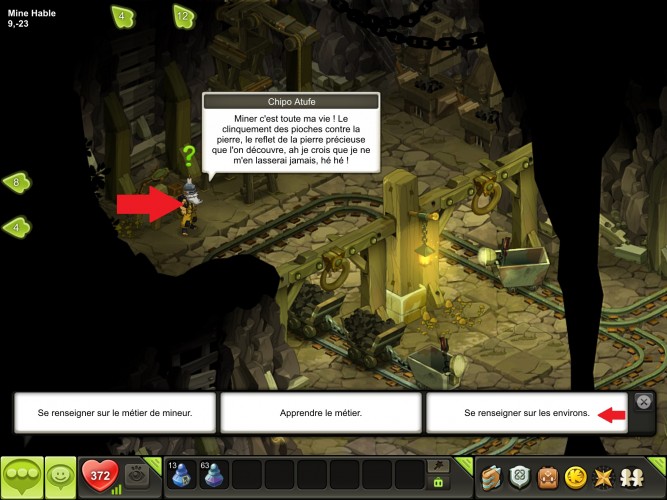Viewport: 667px width, 500px height.
Task: Click the red heart health button
Action: click(98, 475)
